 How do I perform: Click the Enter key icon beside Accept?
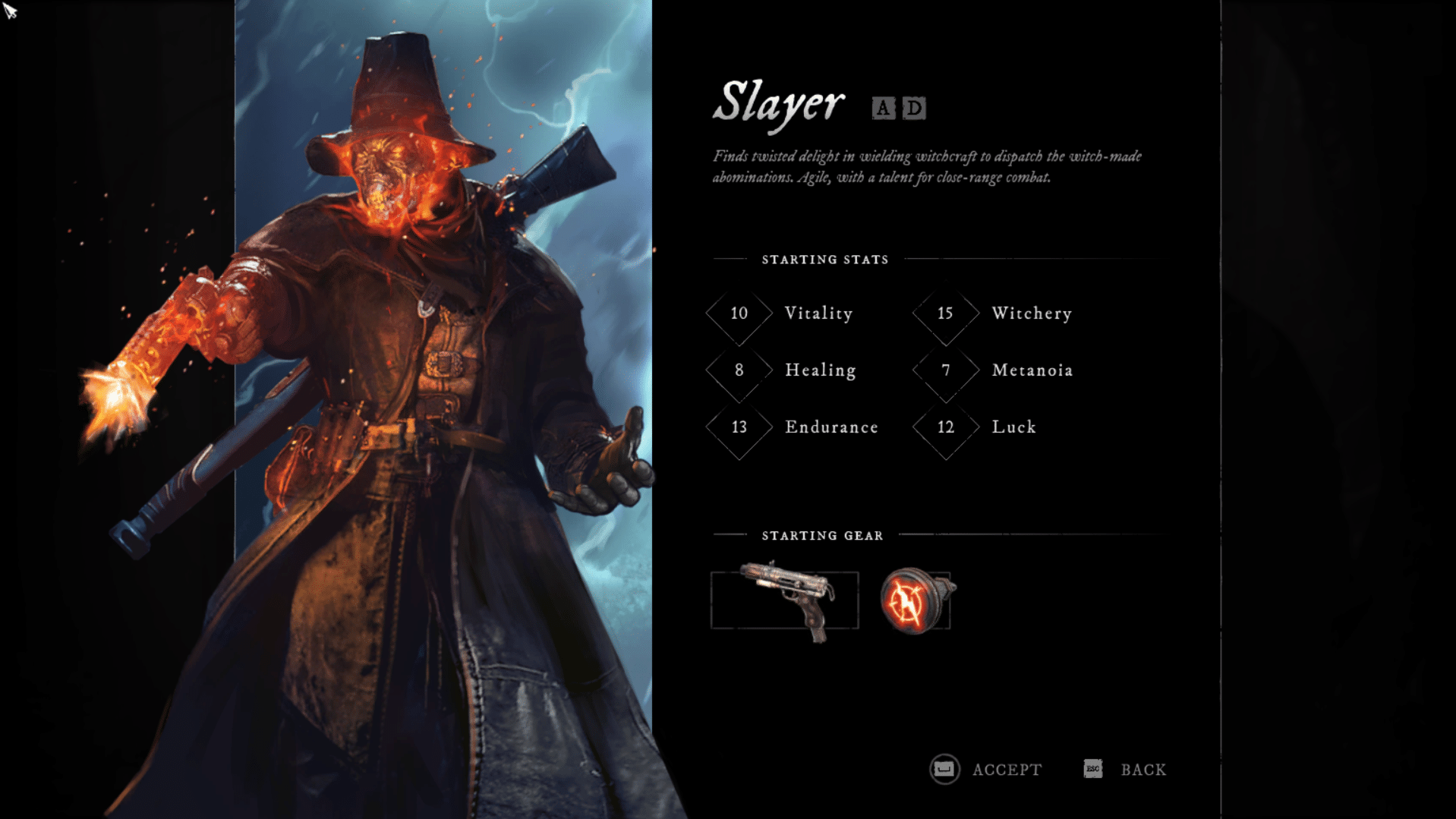(944, 769)
